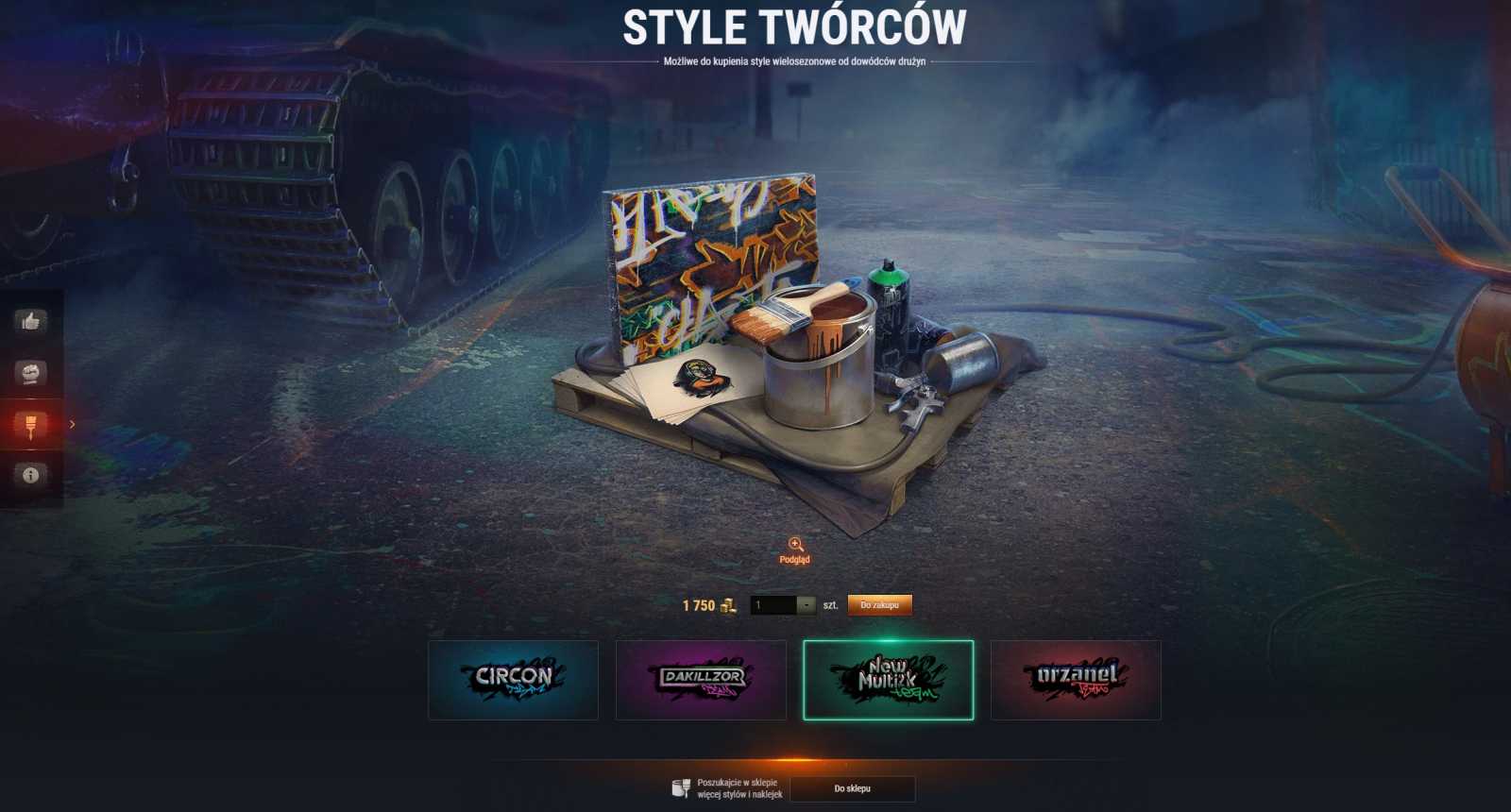Select the CIRCON style
Screen dimensions: 1511x812
coord(514,679)
